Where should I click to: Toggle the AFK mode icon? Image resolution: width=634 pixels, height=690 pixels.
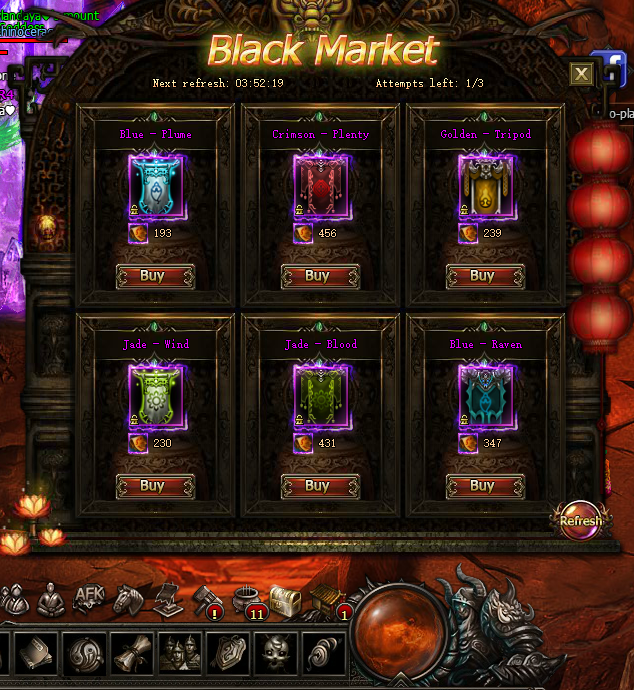pyautogui.click(x=89, y=598)
